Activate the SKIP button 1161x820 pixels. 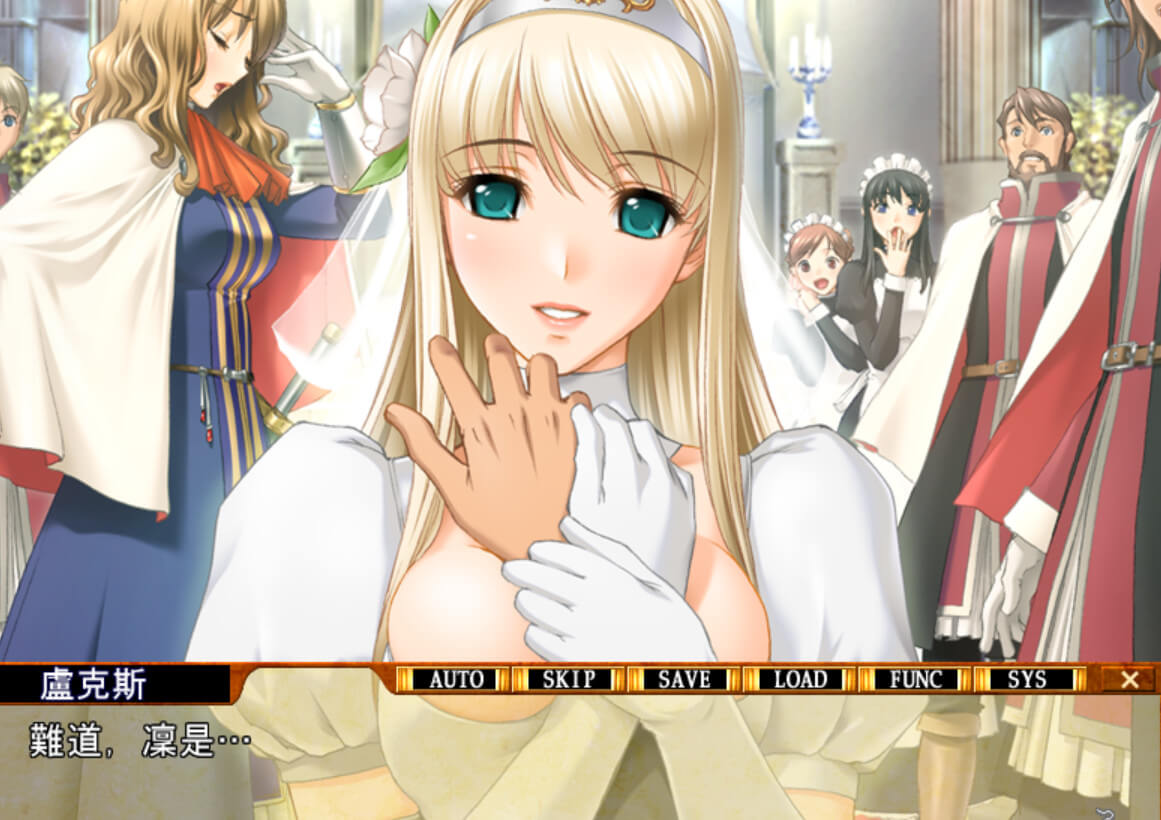(x=569, y=680)
